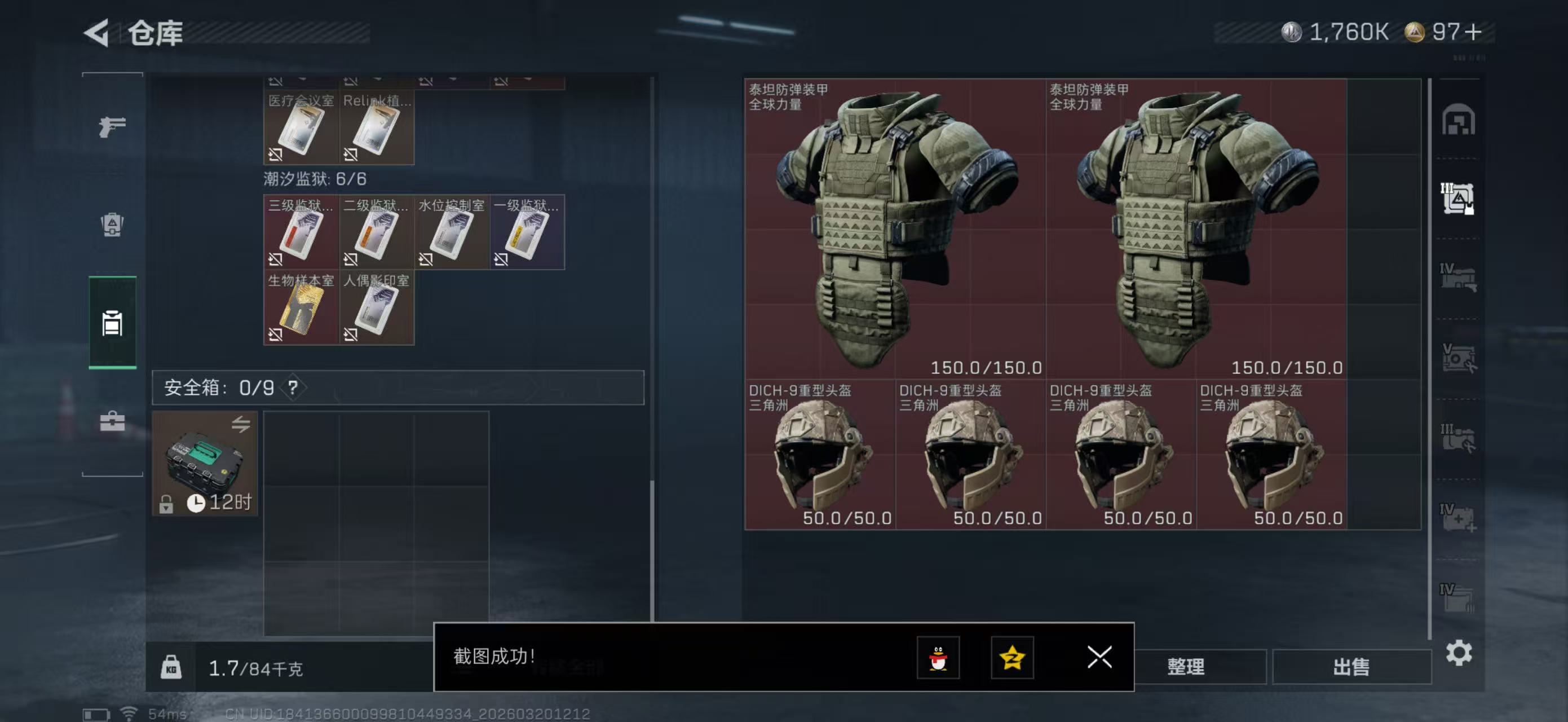Open the backpack equipment category icon
1568x722 pixels.
click(x=112, y=225)
